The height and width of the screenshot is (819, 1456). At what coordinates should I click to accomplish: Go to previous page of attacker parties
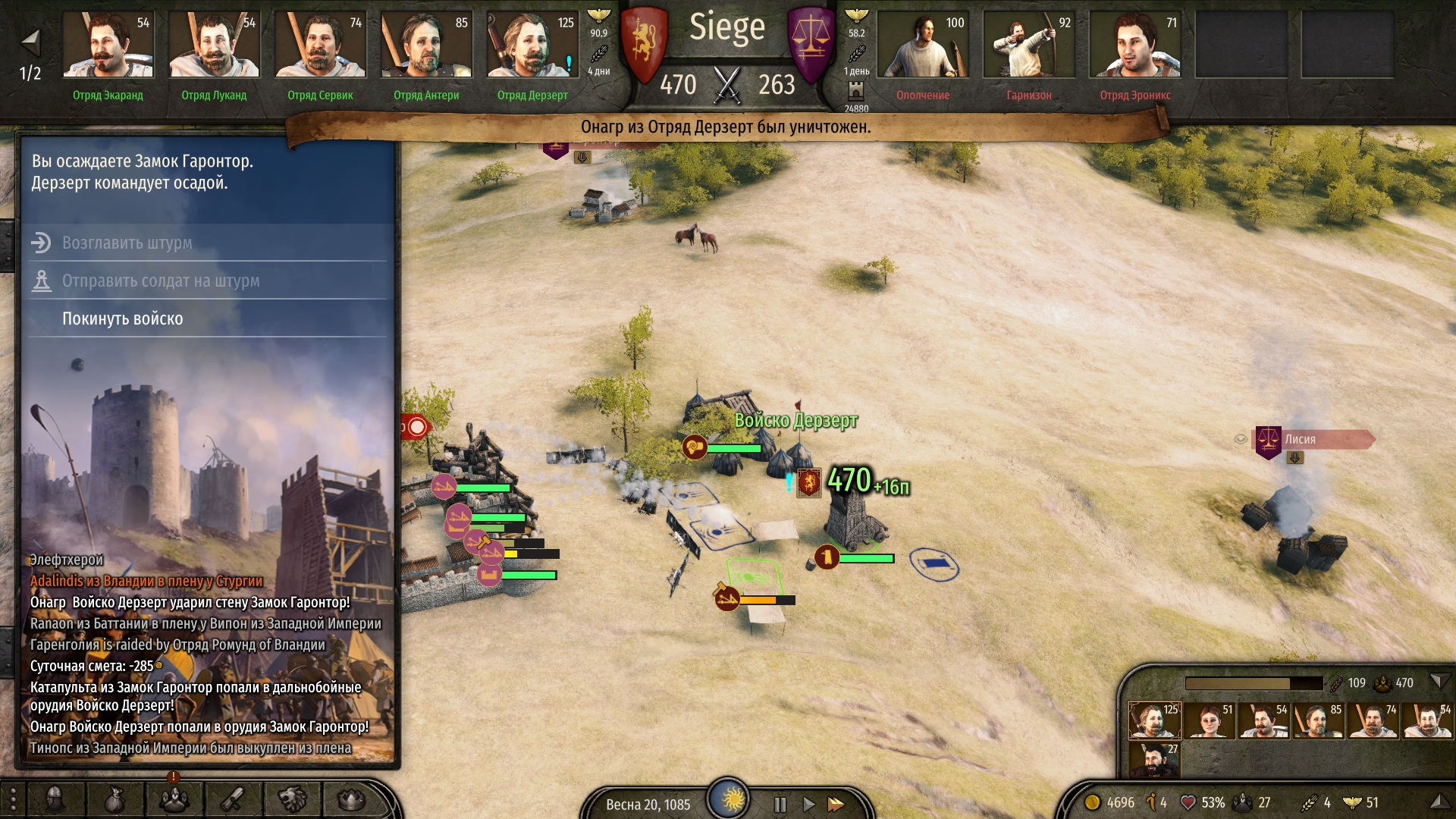click(x=30, y=41)
